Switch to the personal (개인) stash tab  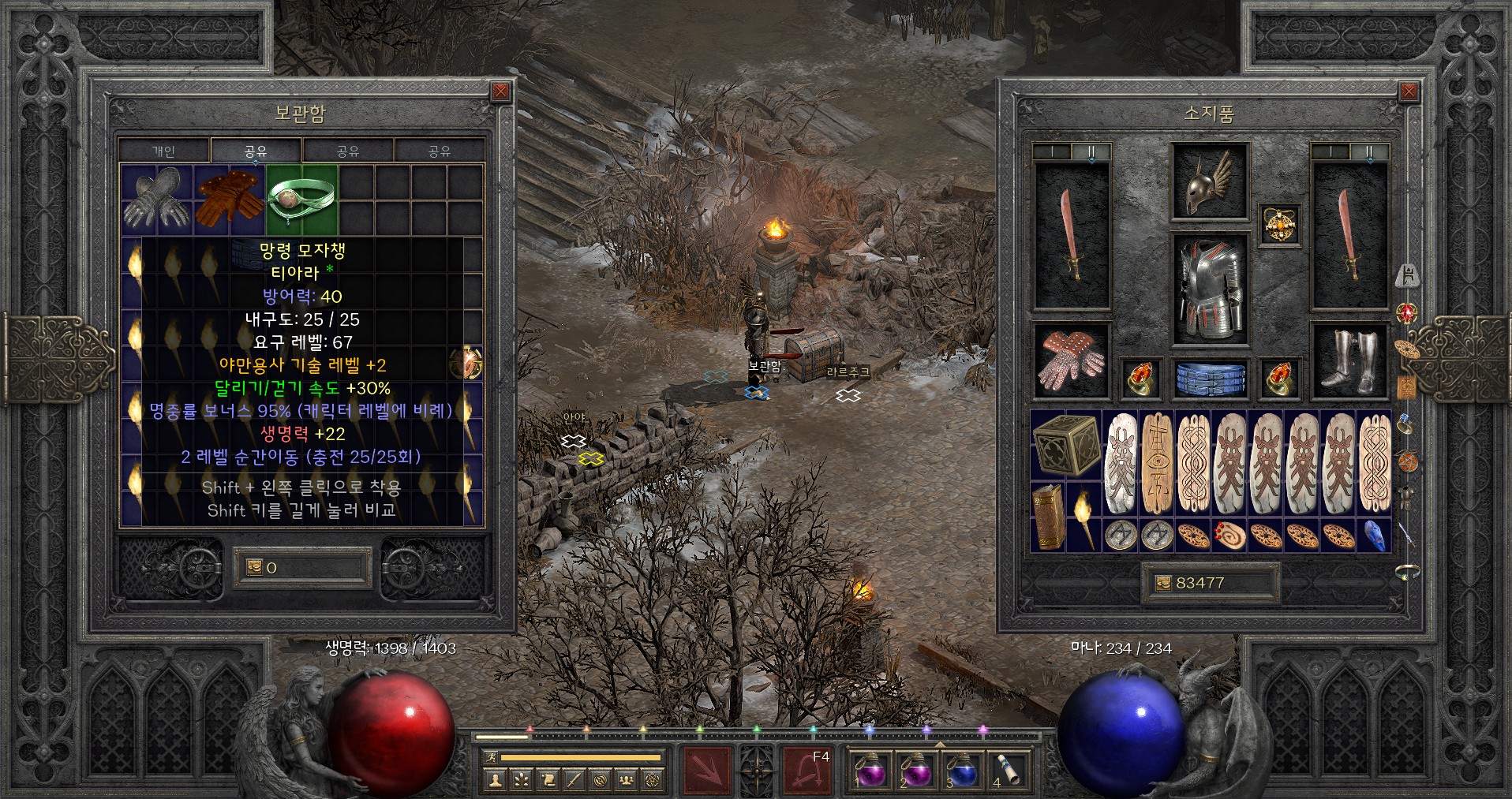tap(164, 151)
